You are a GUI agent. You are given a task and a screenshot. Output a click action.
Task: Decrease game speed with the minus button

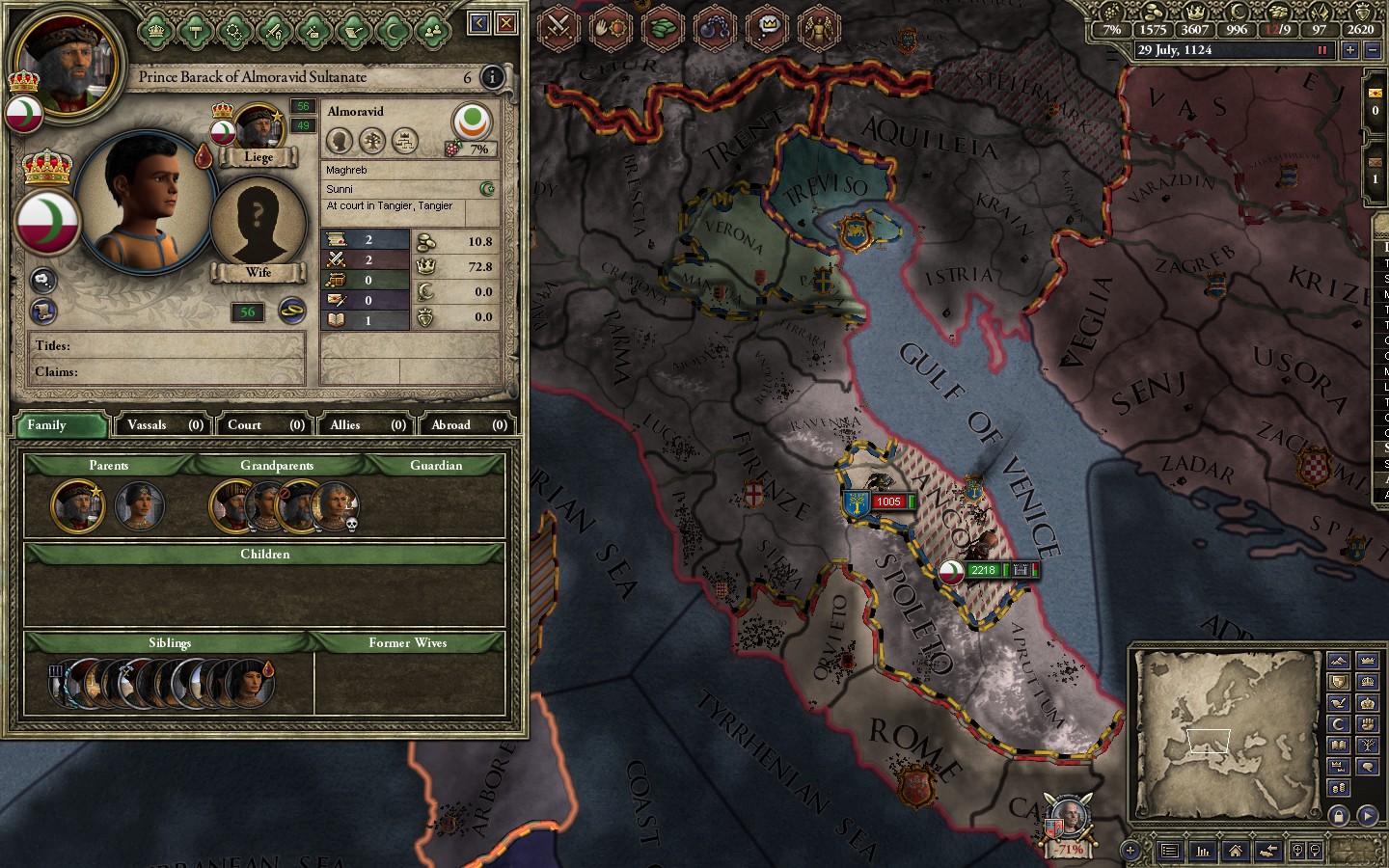pos(1373,50)
